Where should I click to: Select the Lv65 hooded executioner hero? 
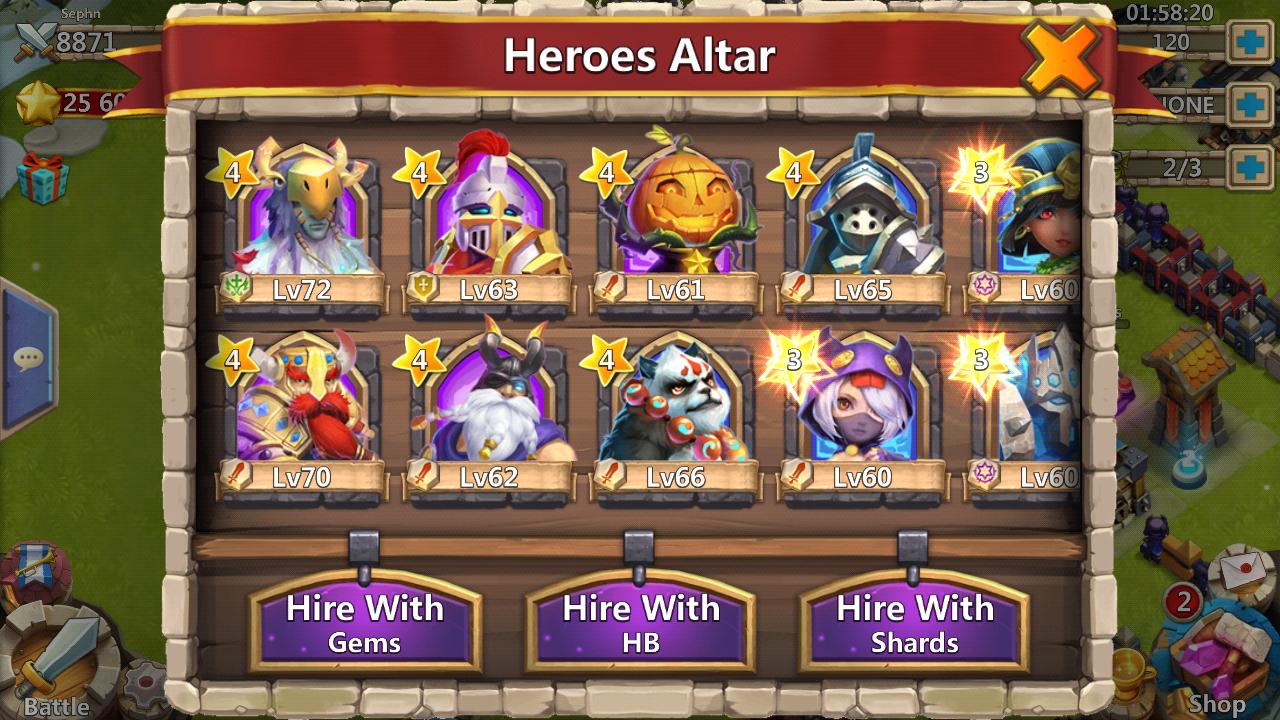click(x=862, y=218)
